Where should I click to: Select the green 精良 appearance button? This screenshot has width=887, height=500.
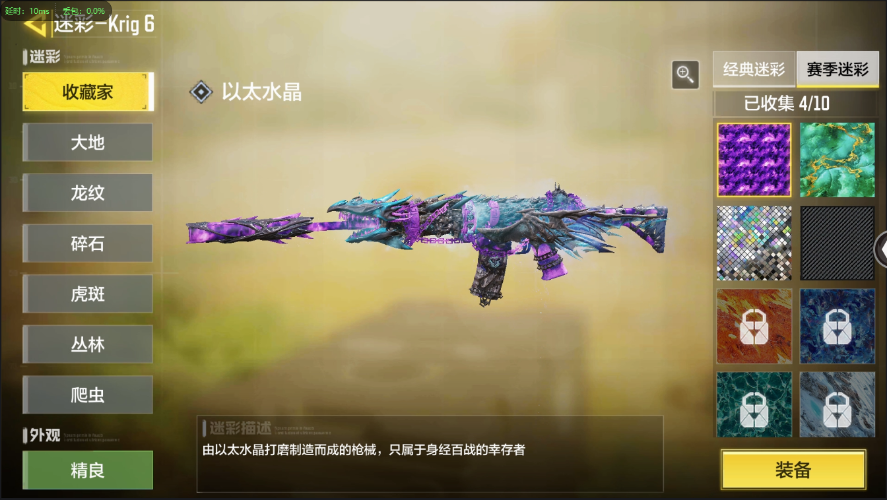(x=88, y=469)
